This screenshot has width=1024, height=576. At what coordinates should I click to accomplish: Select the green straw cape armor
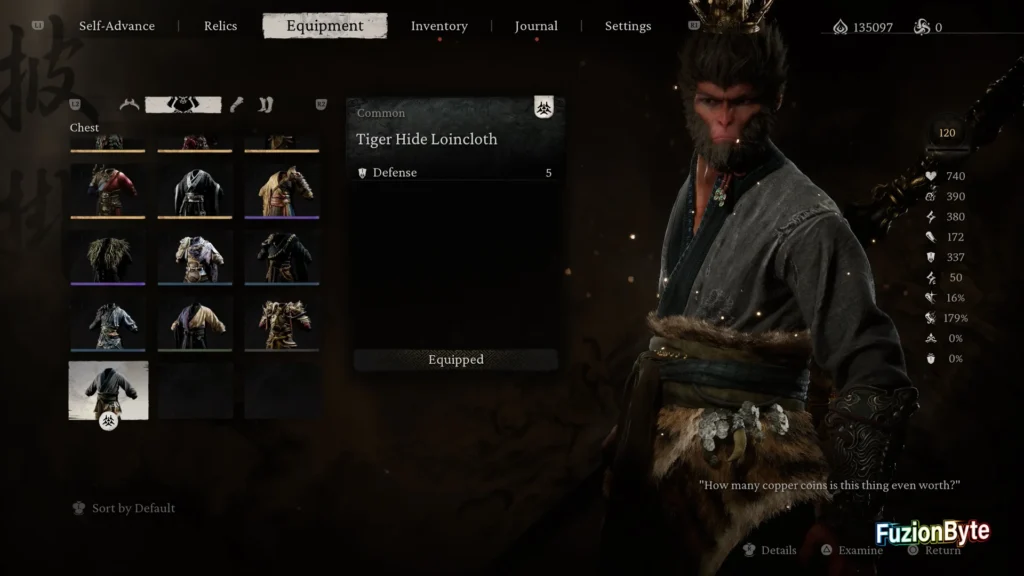pyautogui.click(x=108, y=257)
